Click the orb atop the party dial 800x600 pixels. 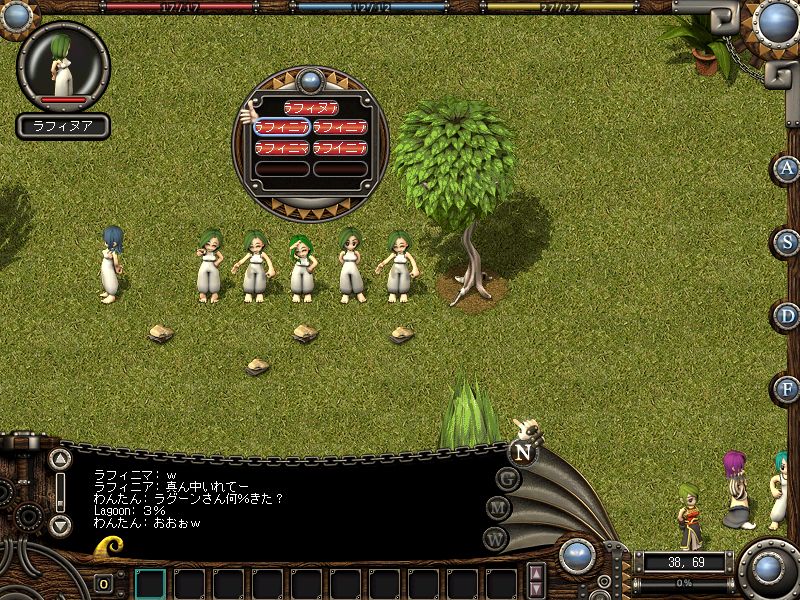[x=310, y=80]
